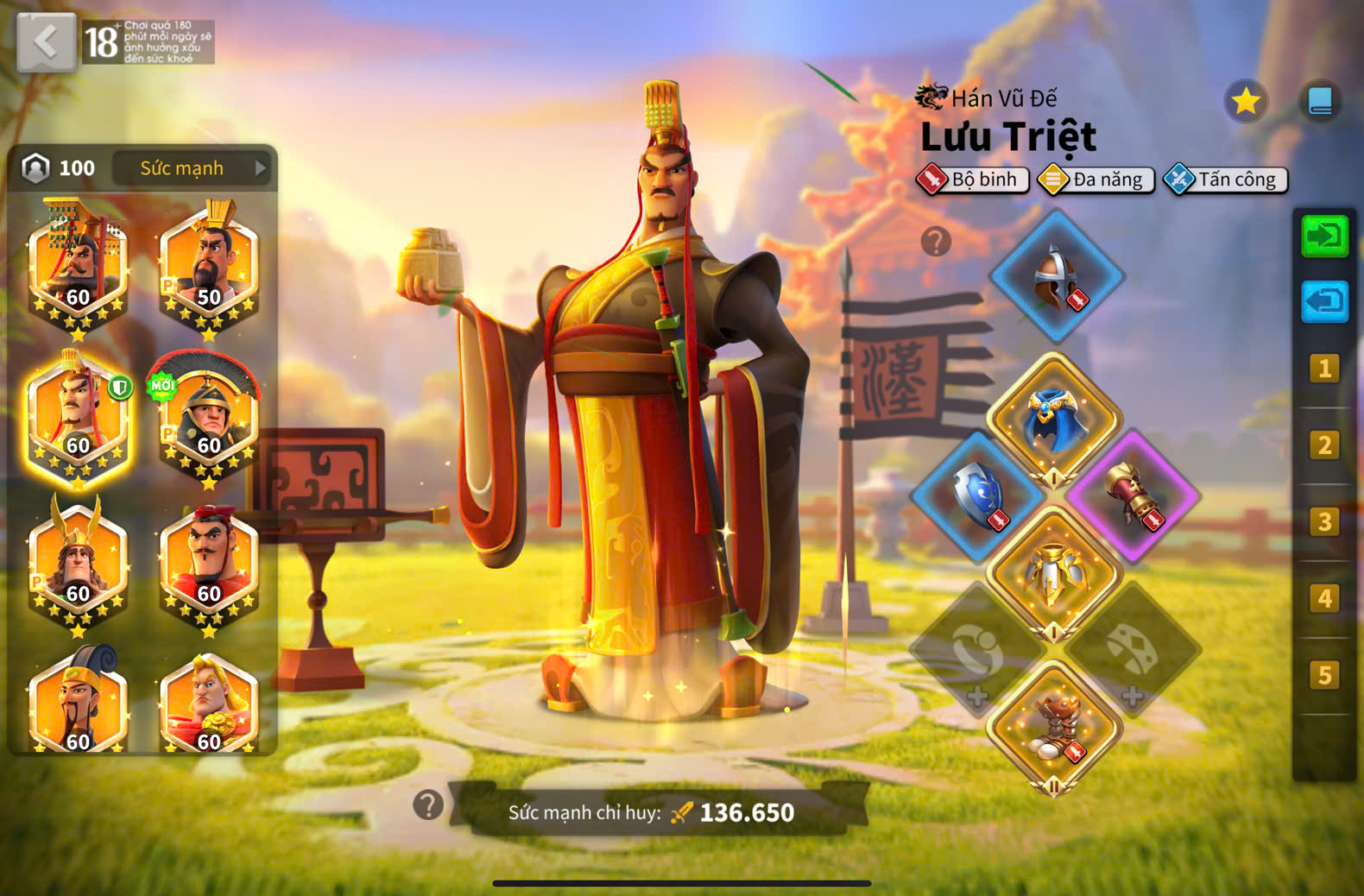Select the boots equipment slot
Image resolution: width=1364 pixels, height=896 pixels.
tap(1054, 725)
